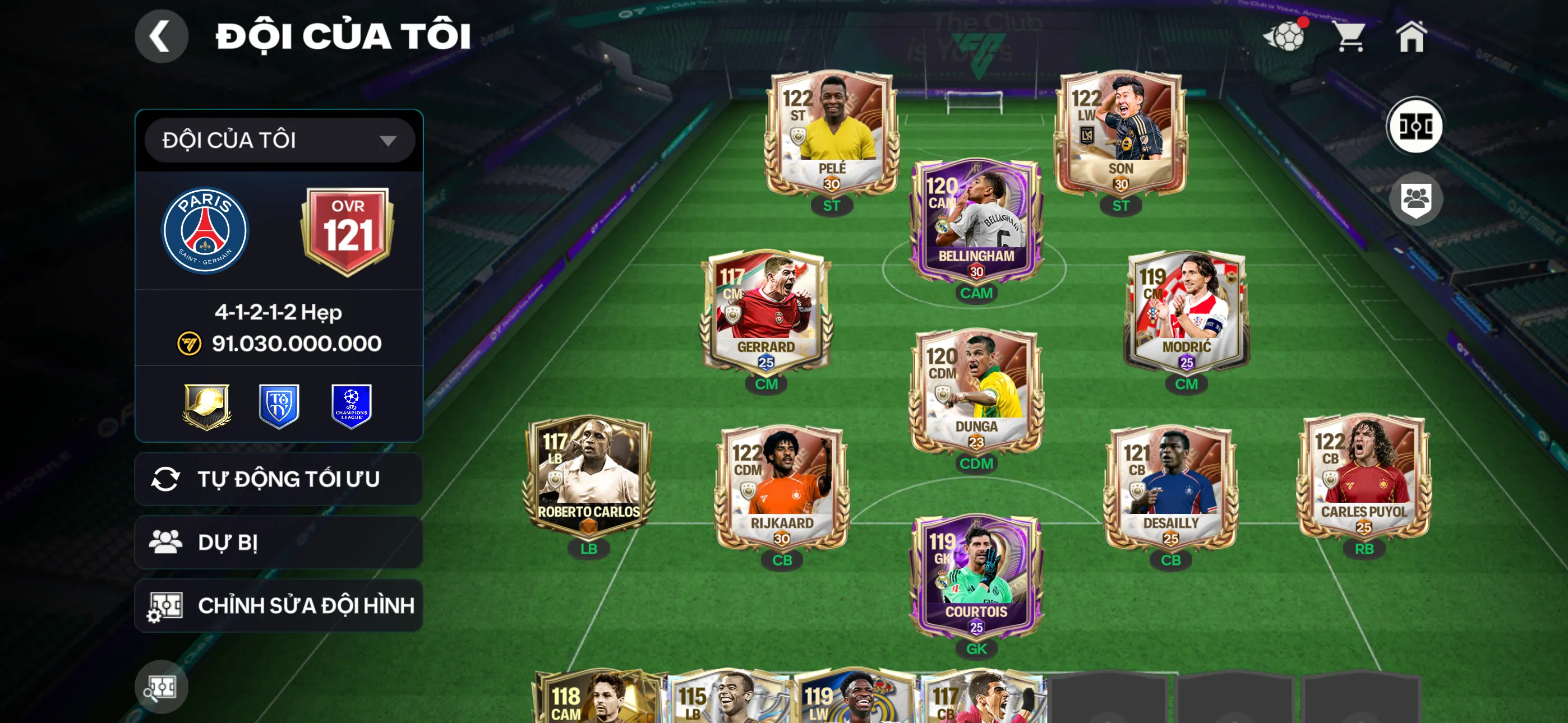Open CHỈNH SỬA ĐỘI HÌNH editor

(x=278, y=605)
